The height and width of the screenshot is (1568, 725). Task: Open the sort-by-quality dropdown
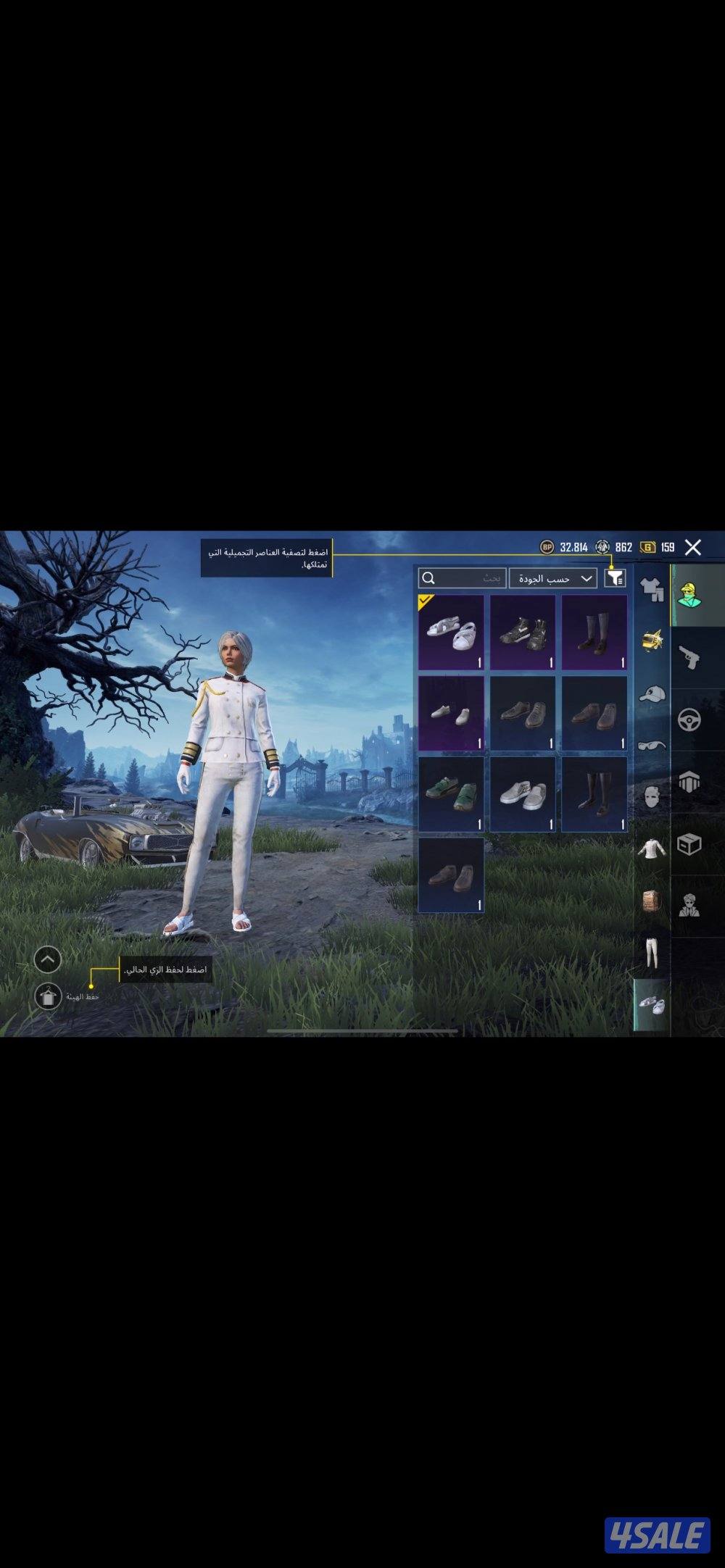click(x=552, y=578)
